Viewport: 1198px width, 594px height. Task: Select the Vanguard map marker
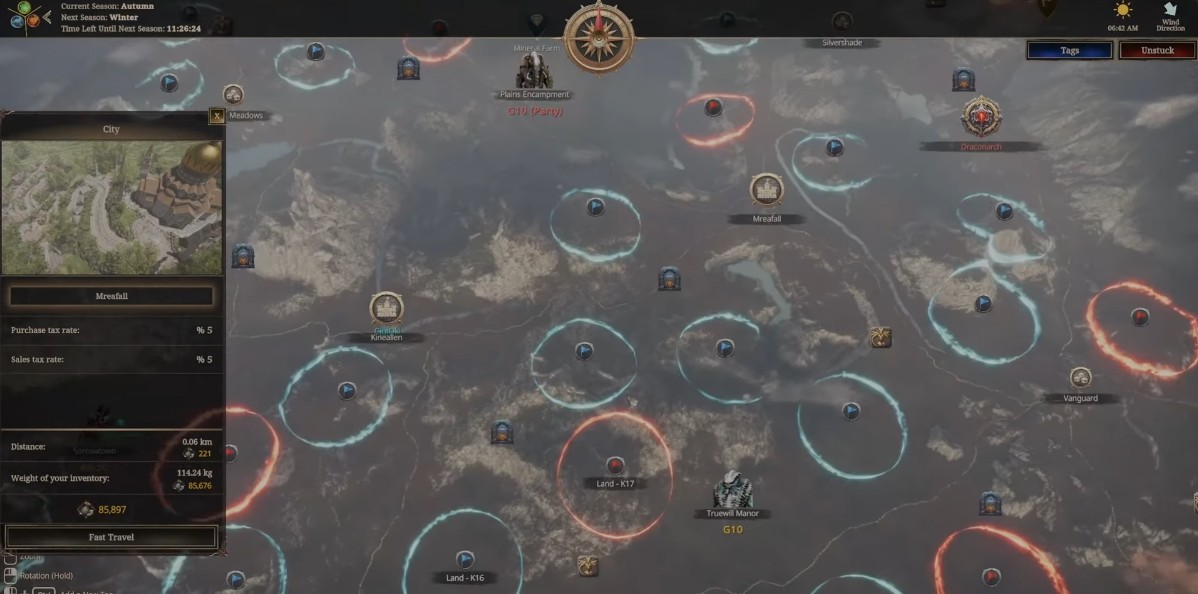[x=1080, y=378]
